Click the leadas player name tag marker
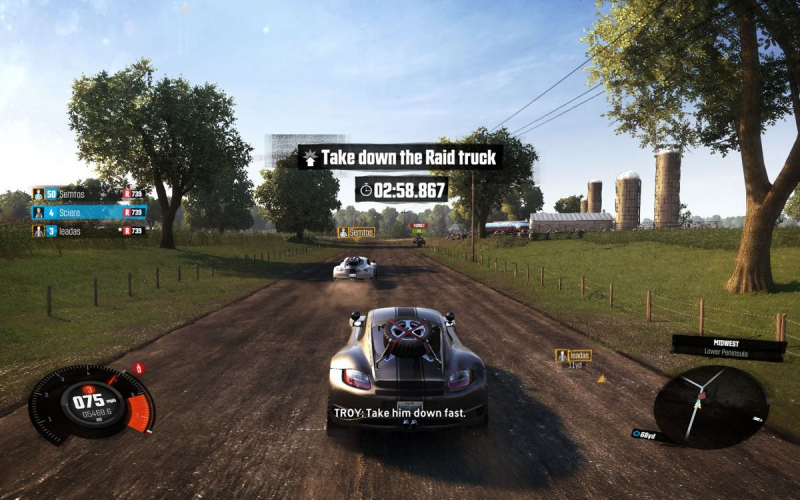 tap(573, 355)
